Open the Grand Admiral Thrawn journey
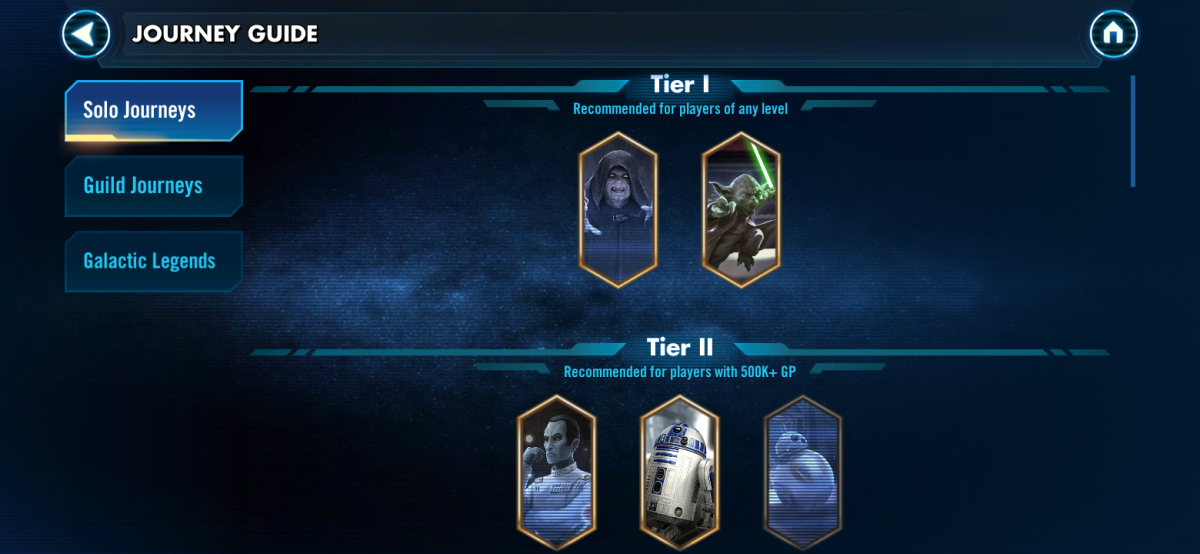 click(556, 472)
